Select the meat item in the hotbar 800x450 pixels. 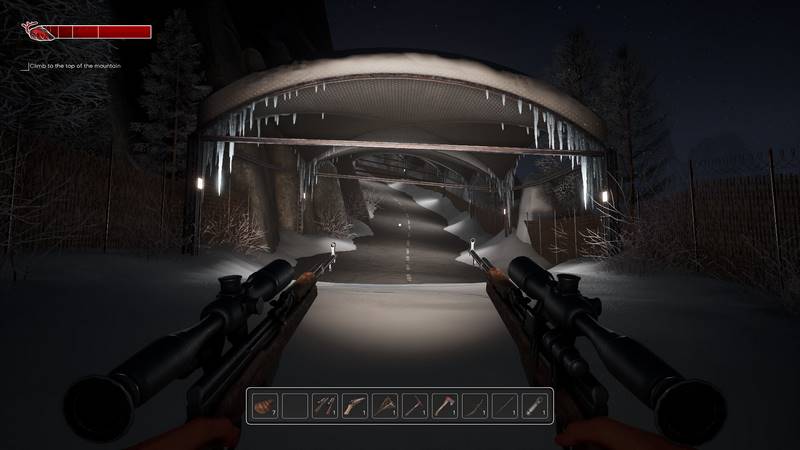(265, 406)
